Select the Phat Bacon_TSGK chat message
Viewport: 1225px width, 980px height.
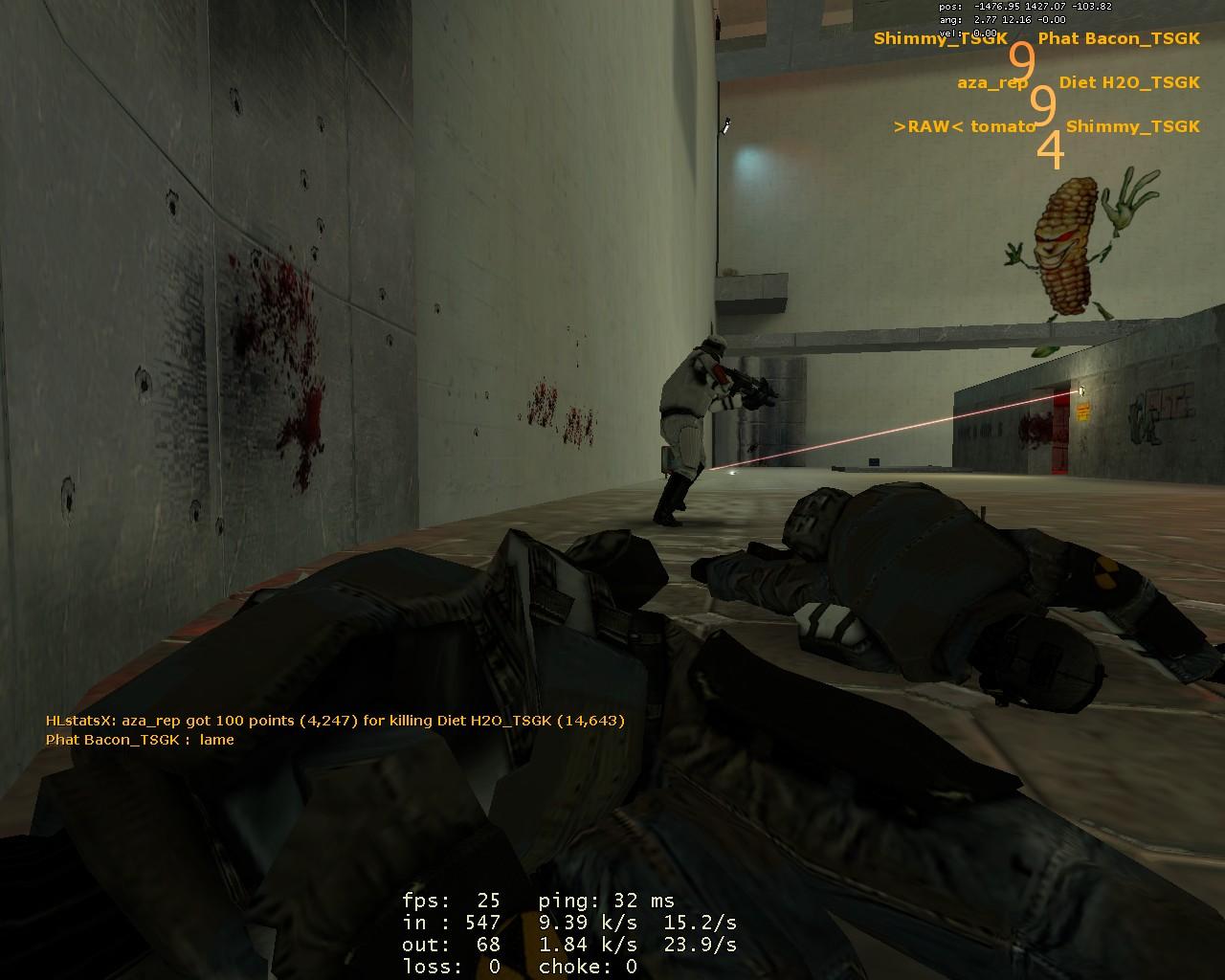coord(140,740)
